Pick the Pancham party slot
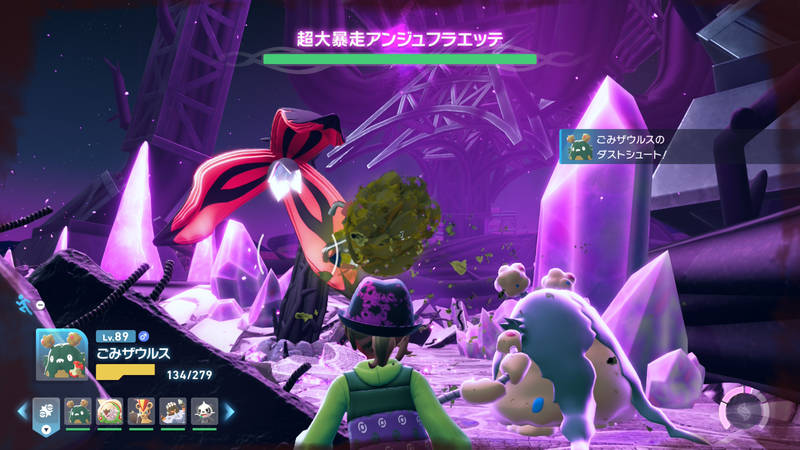This screenshot has width=800, height=450. (x=203, y=411)
